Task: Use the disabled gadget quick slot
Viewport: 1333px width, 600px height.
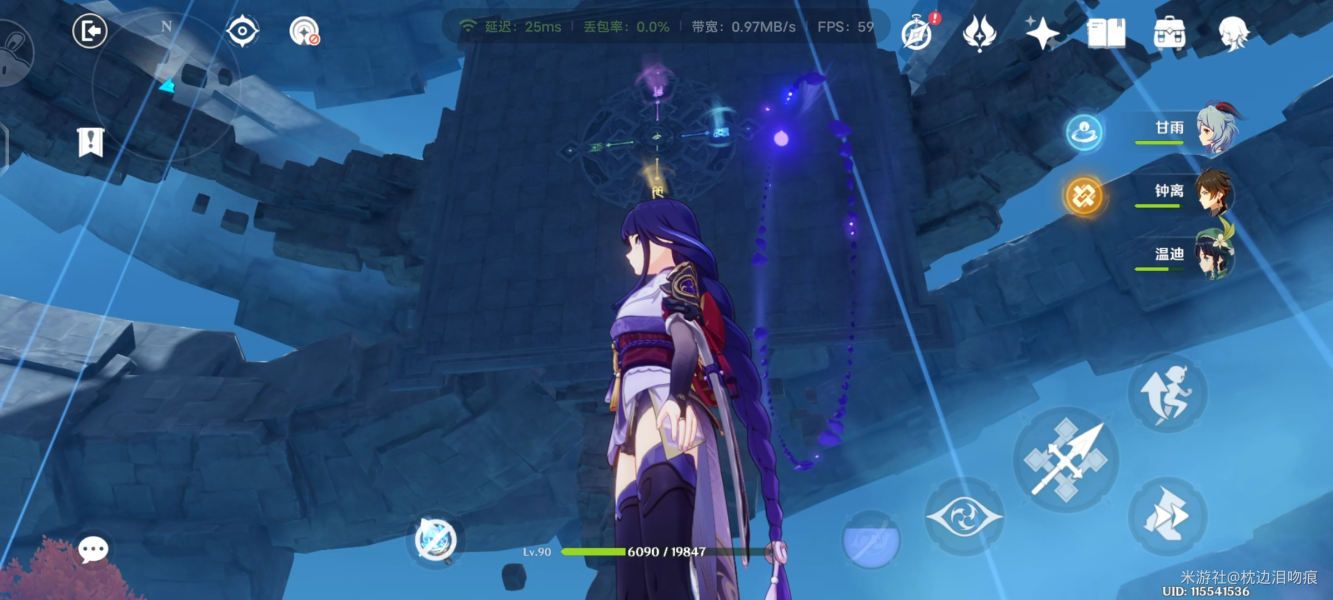Action: tap(437, 541)
